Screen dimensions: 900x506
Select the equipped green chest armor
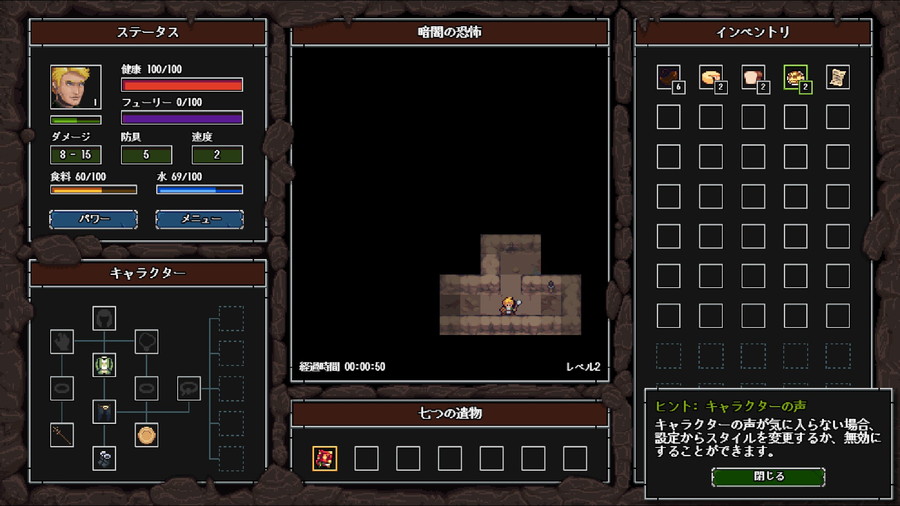(104, 365)
